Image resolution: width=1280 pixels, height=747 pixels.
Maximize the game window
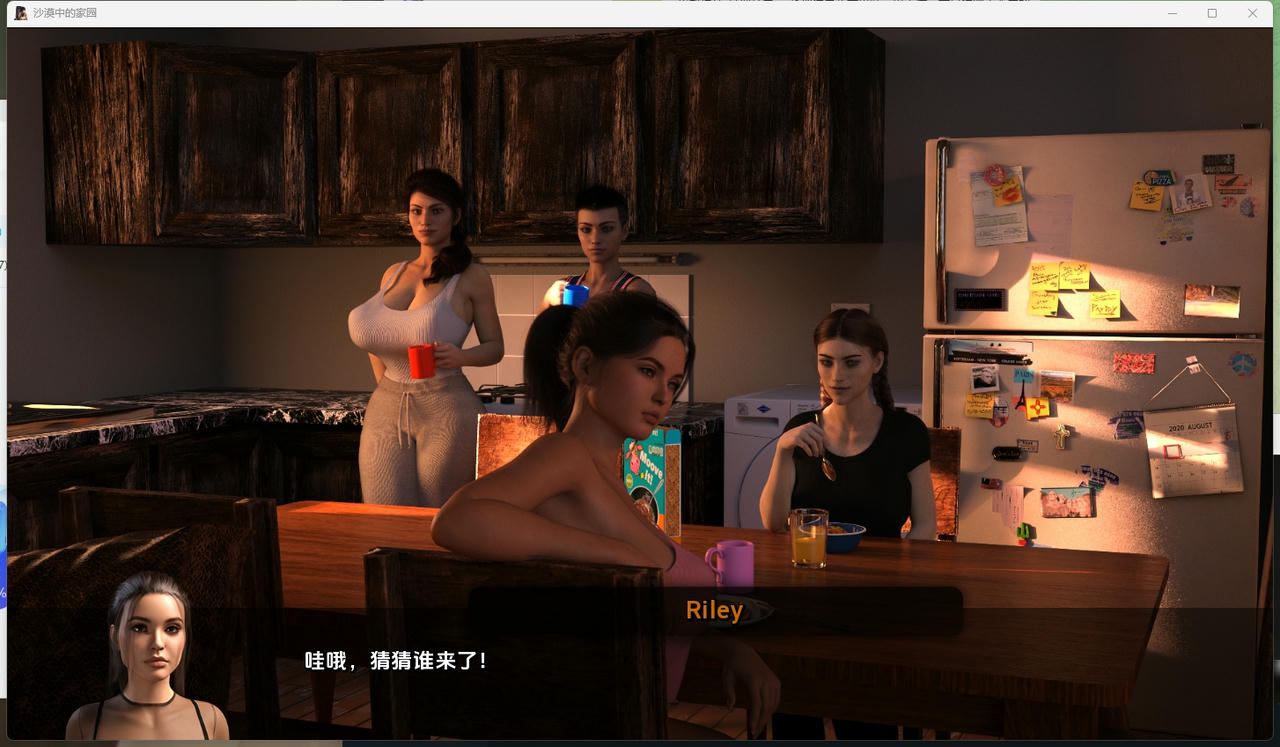(1212, 13)
